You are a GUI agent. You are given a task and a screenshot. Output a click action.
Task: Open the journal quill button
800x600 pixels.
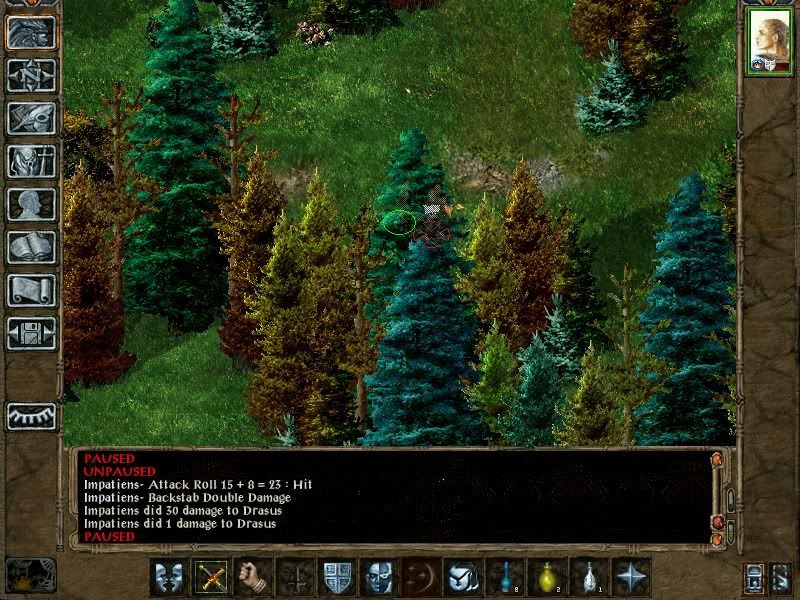pyautogui.click(x=31, y=118)
